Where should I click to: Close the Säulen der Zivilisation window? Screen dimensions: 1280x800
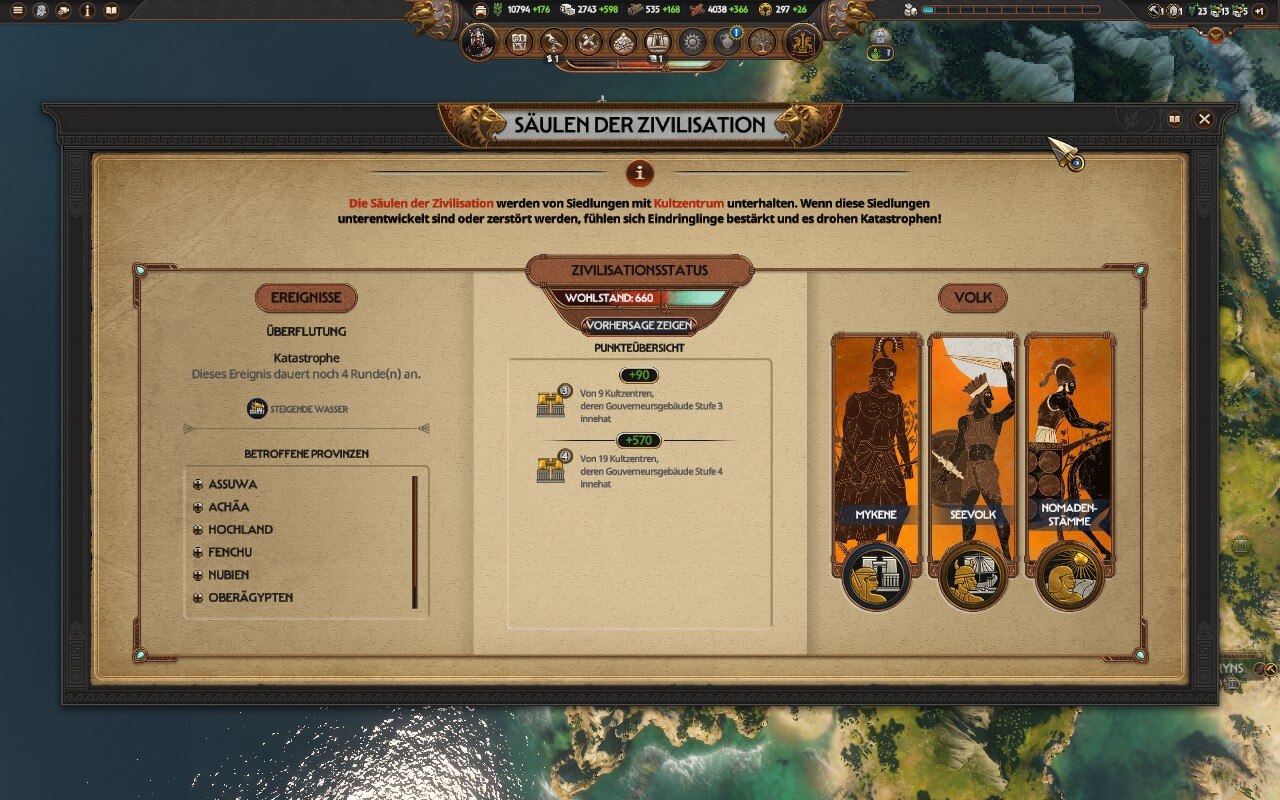pyautogui.click(x=1204, y=119)
